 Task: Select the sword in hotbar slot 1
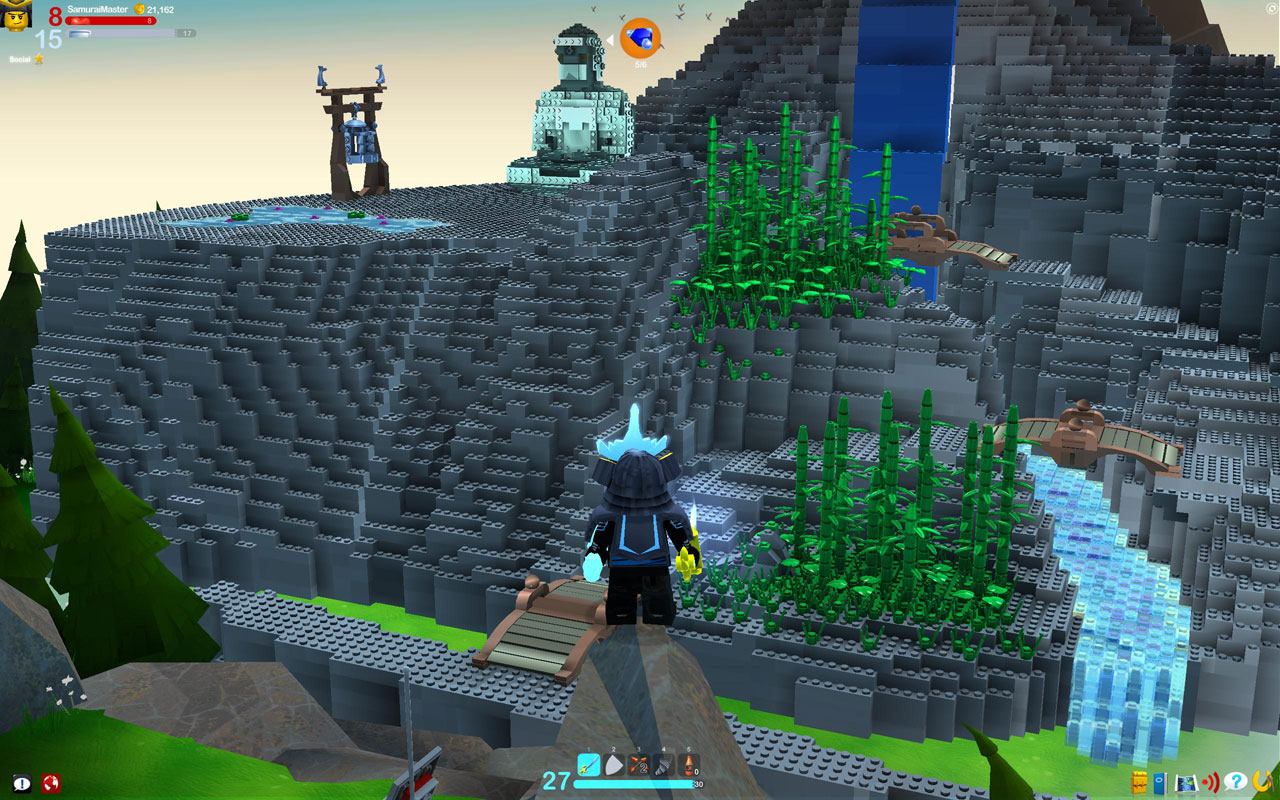click(x=589, y=765)
